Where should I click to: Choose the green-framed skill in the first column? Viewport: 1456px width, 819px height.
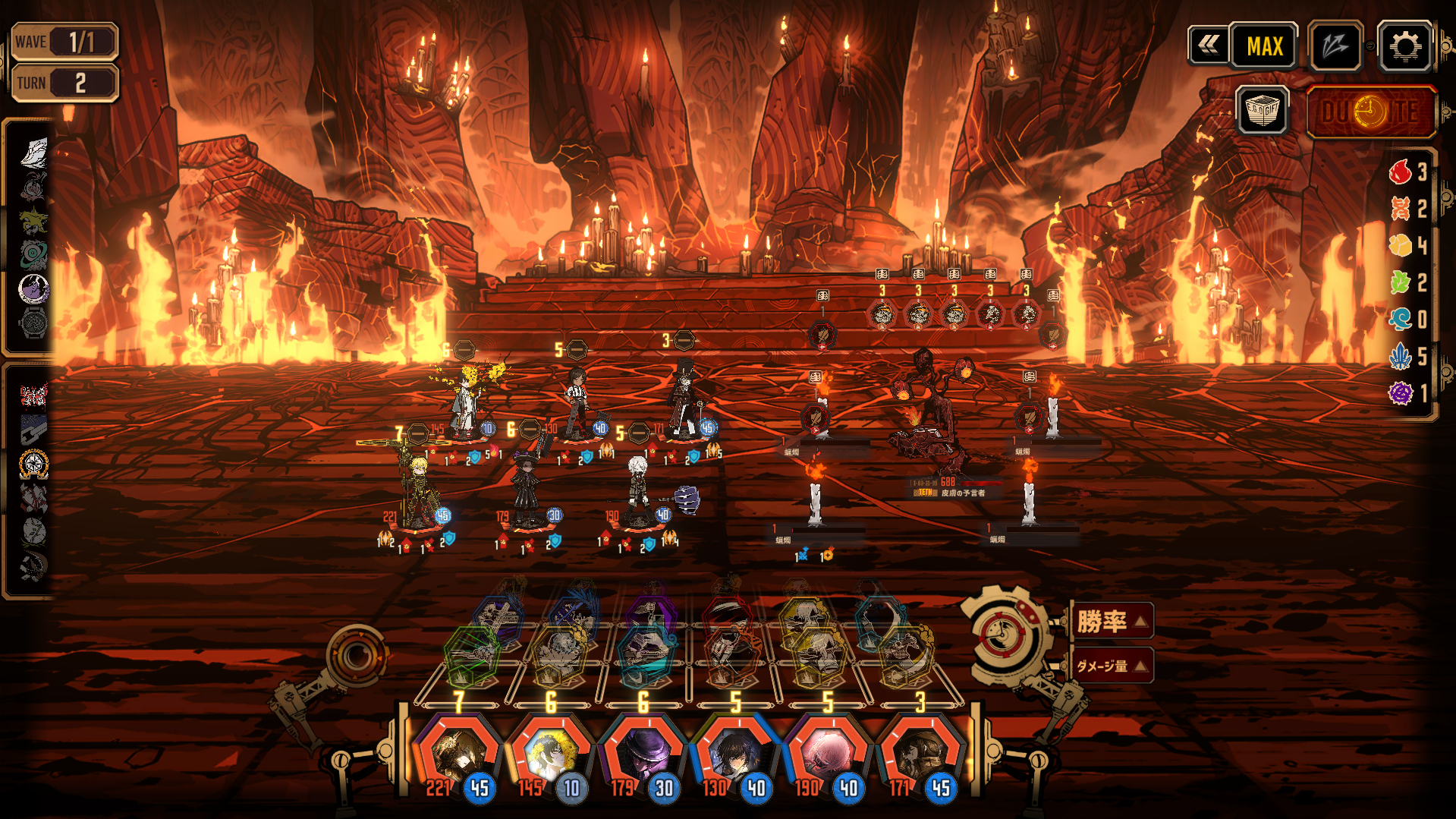[472, 654]
